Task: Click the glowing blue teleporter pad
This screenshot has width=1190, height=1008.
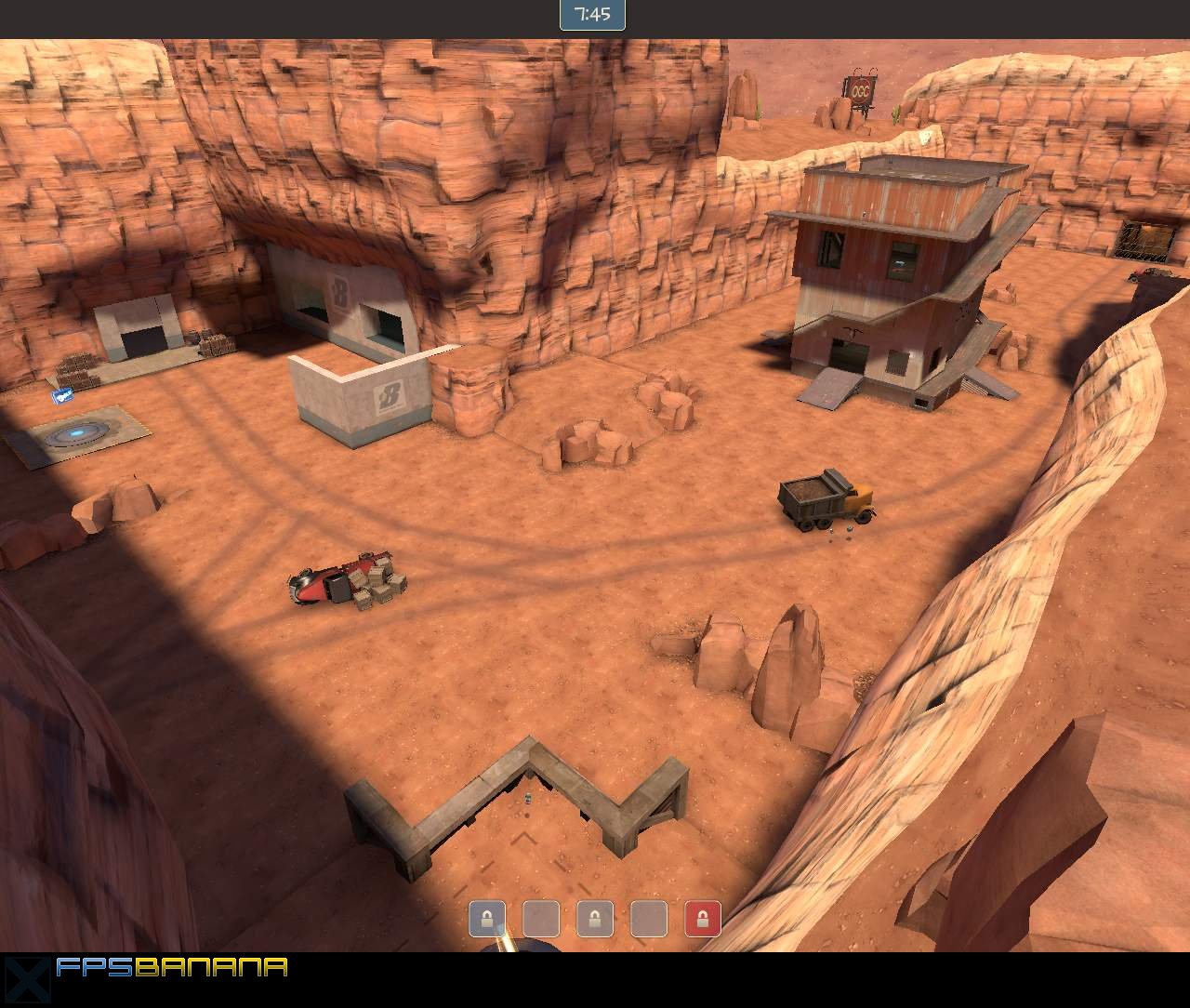Action: coord(74,431)
